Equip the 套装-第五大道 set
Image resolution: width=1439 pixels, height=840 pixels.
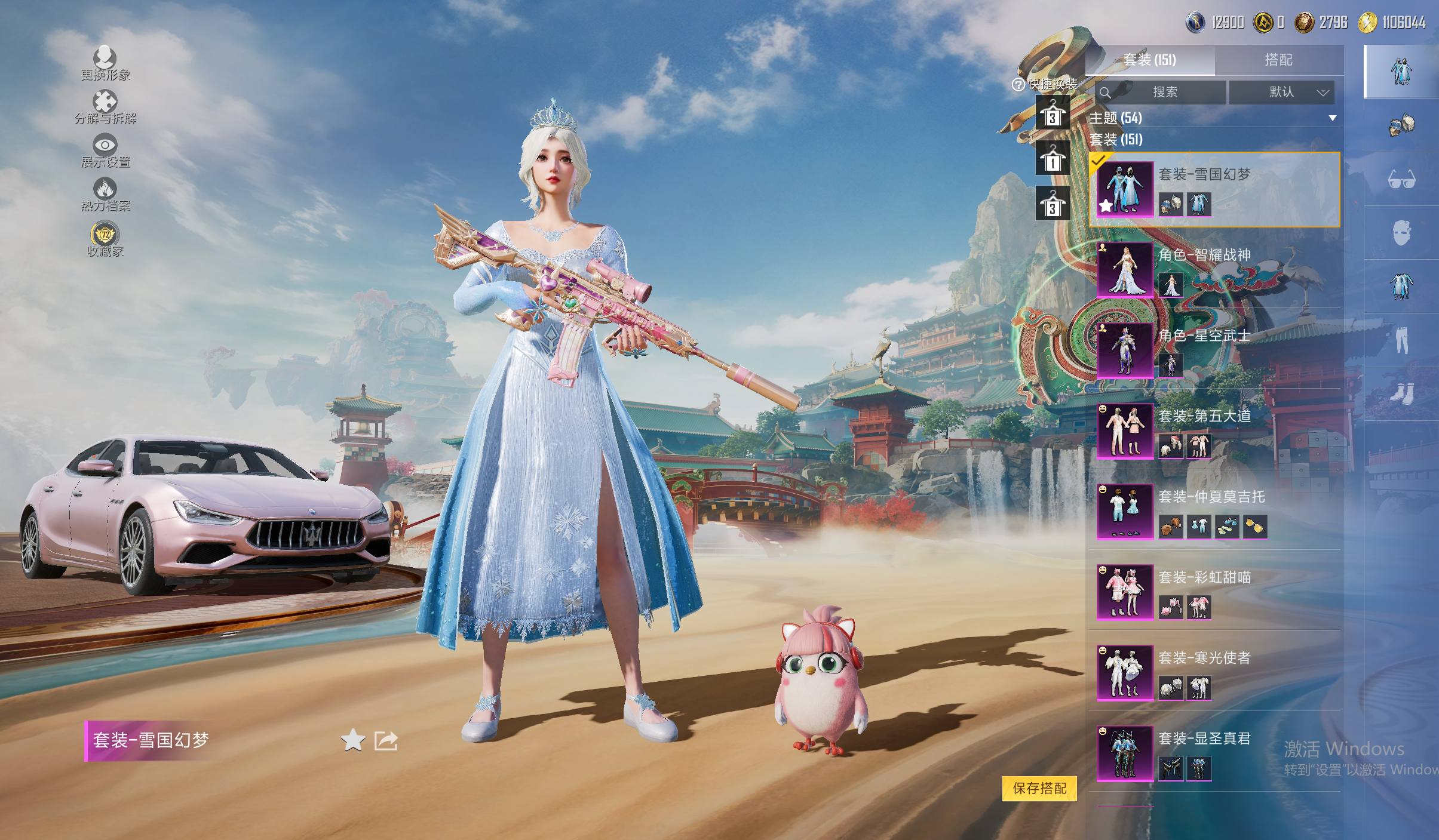pyautogui.click(x=1213, y=431)
